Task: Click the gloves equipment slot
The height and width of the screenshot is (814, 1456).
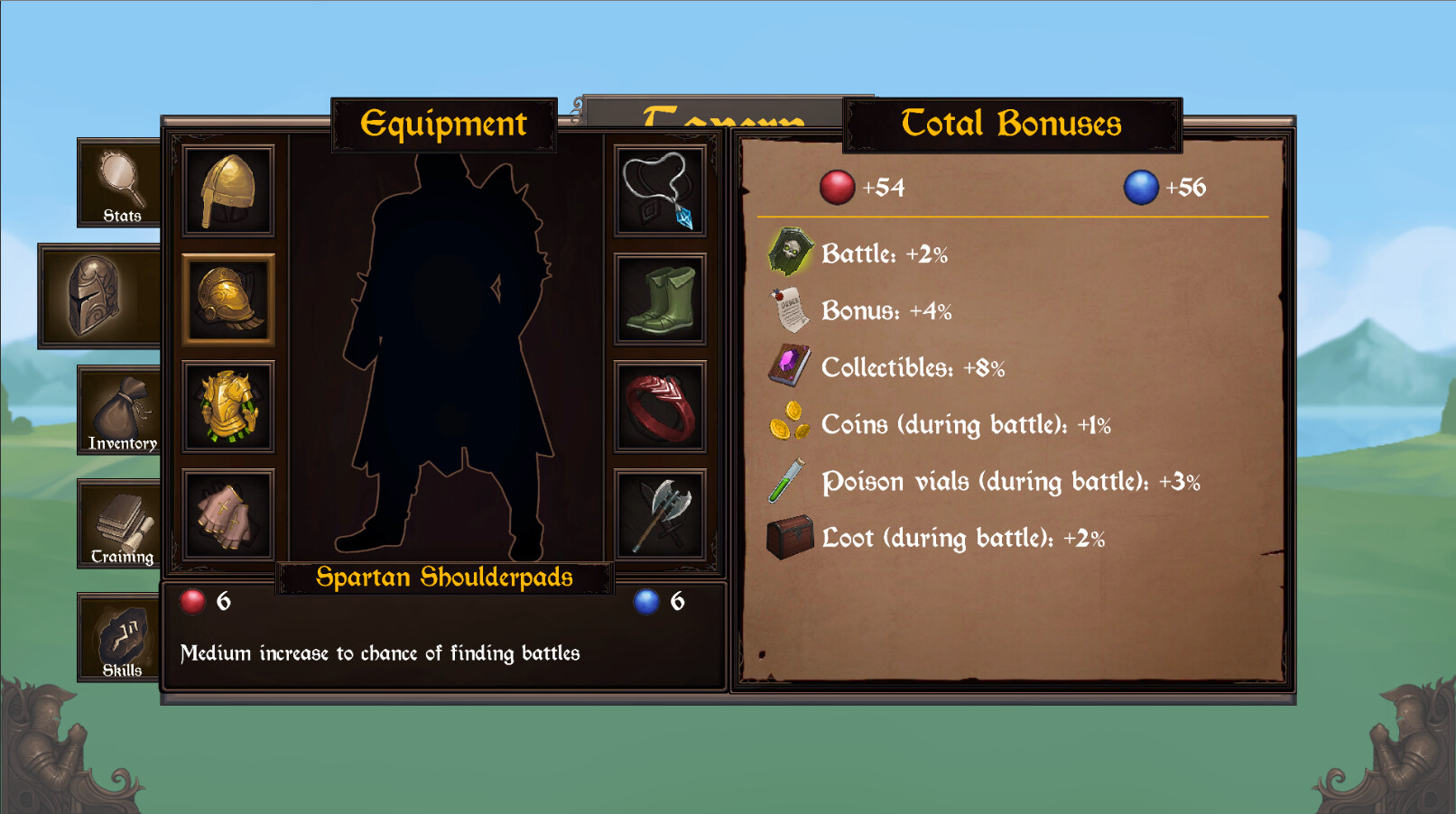Action: tap(227, 514)
